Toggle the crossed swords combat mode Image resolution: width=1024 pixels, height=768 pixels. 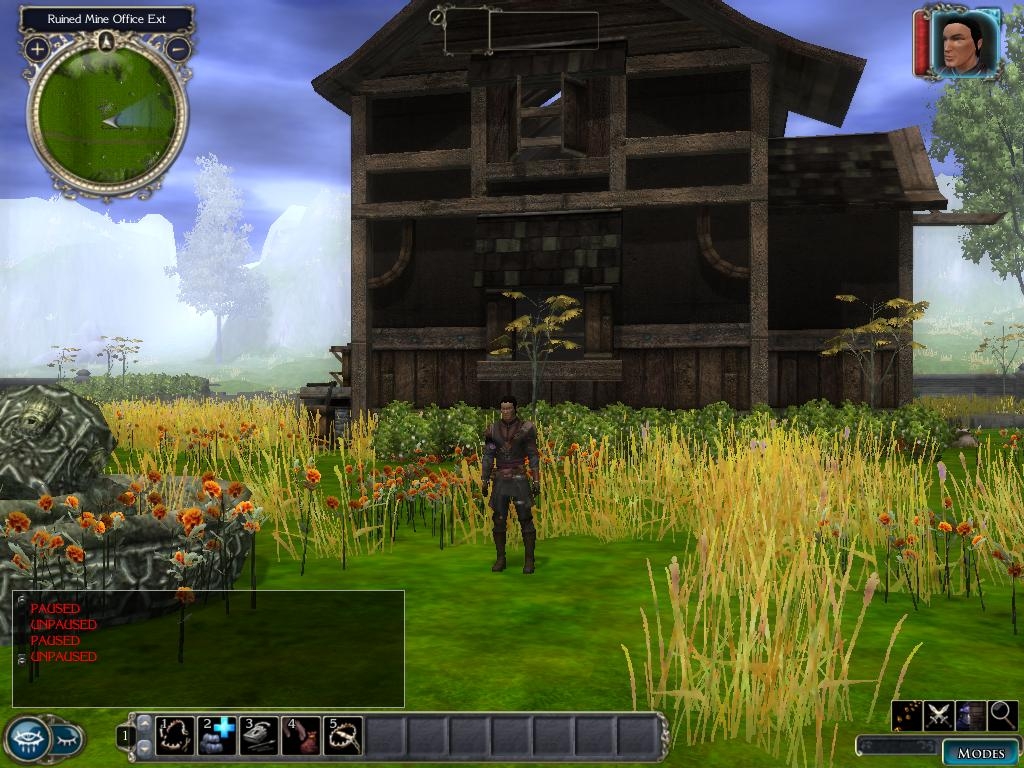[939, 715]
